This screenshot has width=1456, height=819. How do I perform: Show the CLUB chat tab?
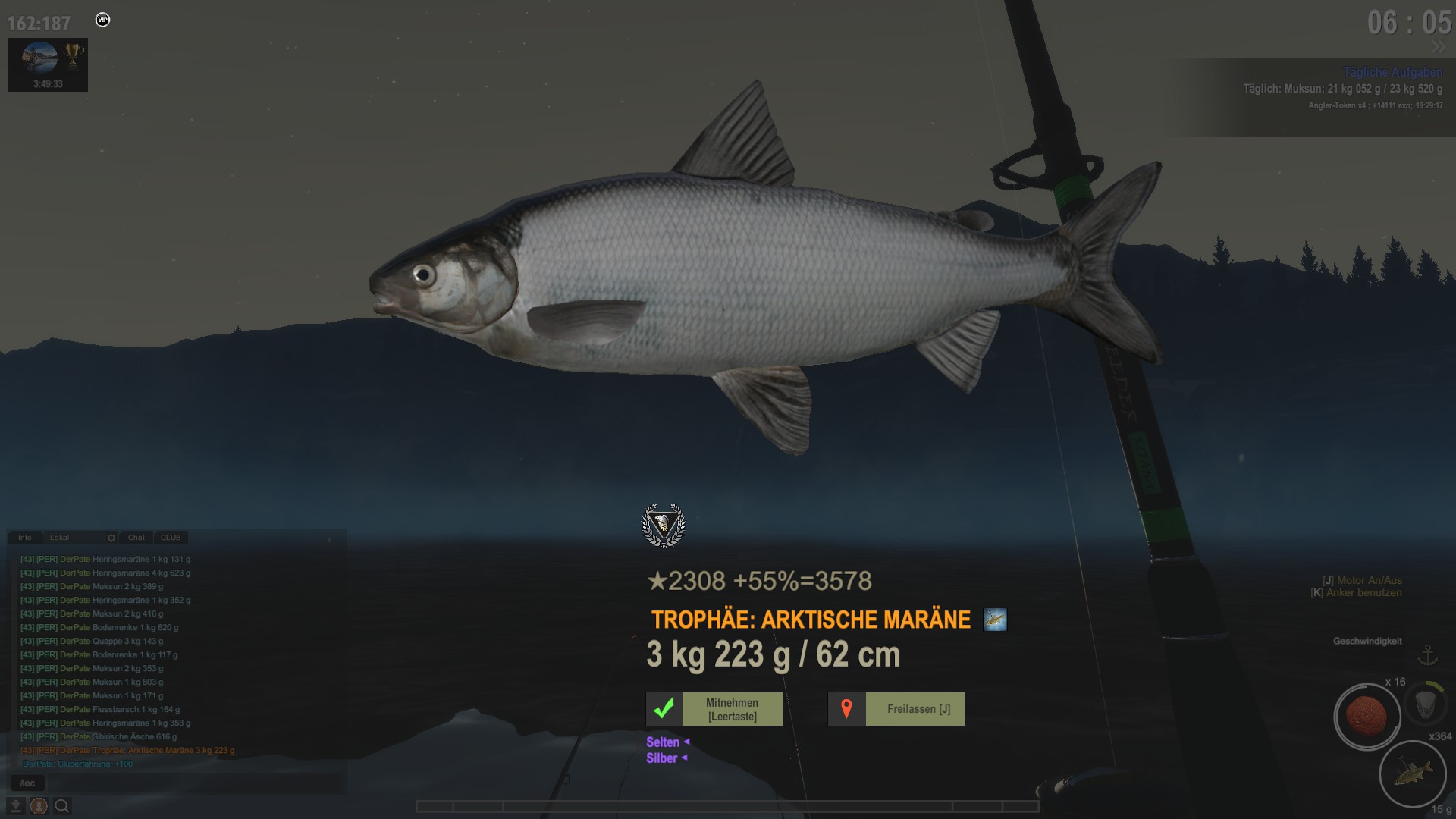point(171,538)
